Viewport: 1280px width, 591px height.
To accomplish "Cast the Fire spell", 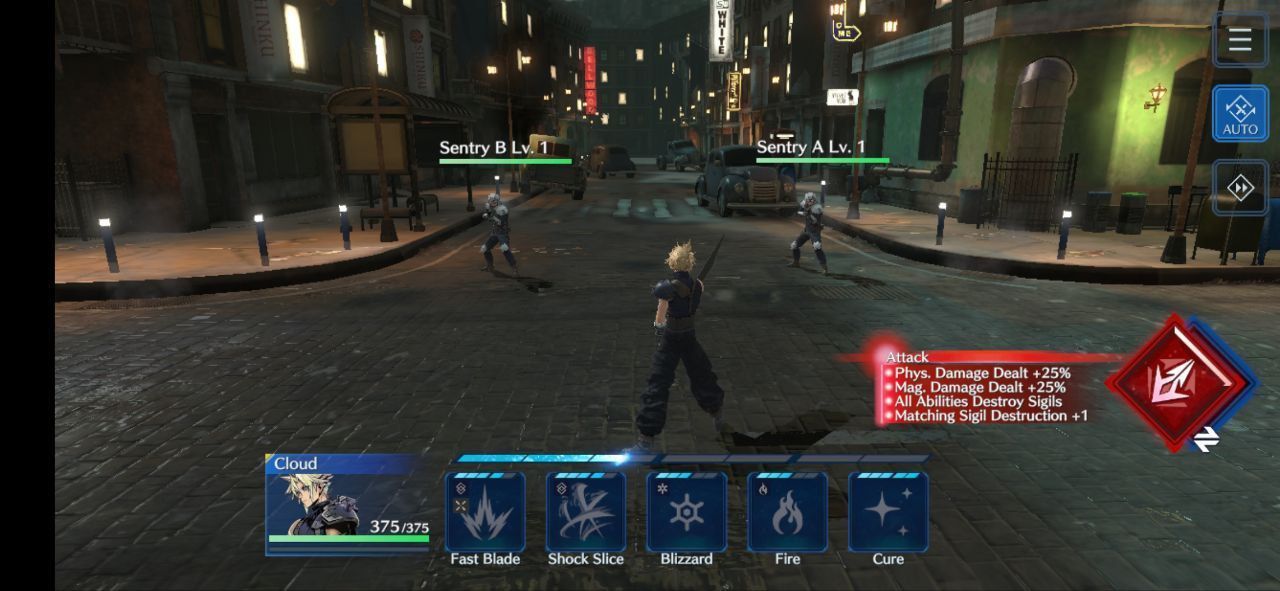I will (787, 512).
